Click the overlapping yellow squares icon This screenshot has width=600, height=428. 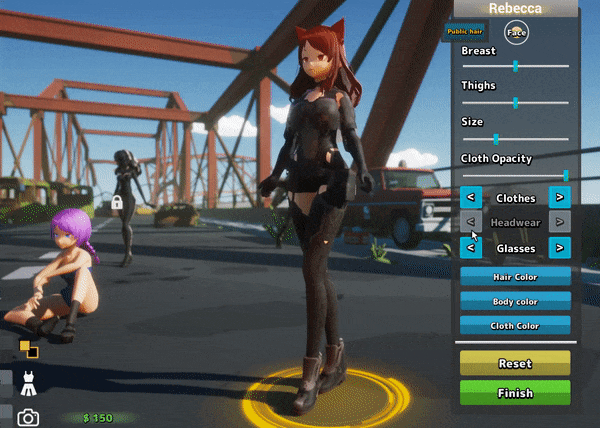pos(28,349)
